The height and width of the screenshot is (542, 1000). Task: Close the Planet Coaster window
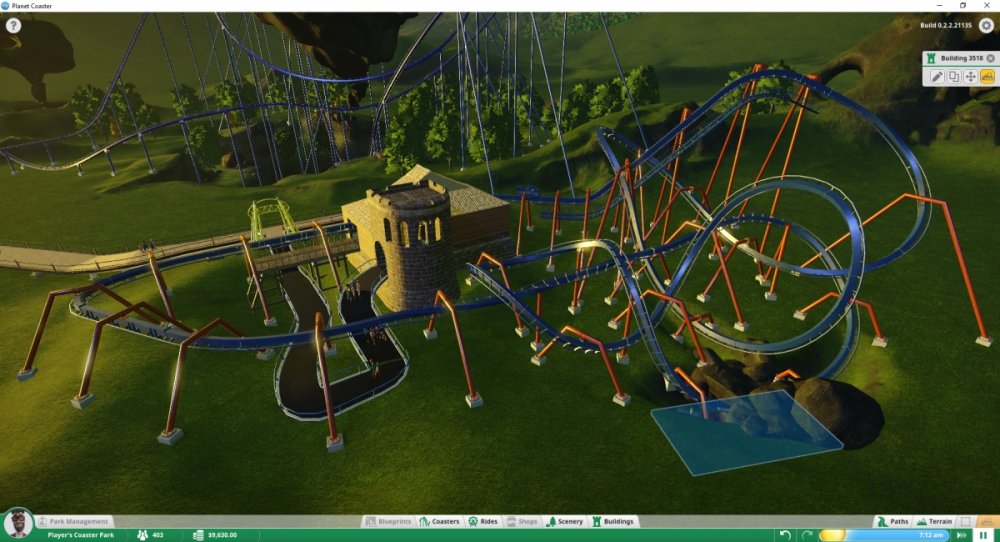pyautogui.click(x=986, y=5)
